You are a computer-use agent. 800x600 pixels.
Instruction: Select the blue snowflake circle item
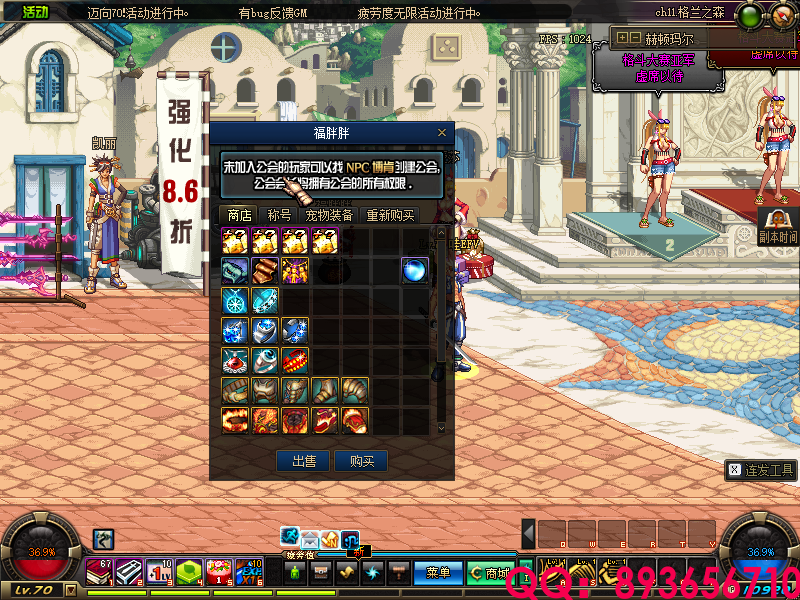pyautogui.click(x=235, y=300)
